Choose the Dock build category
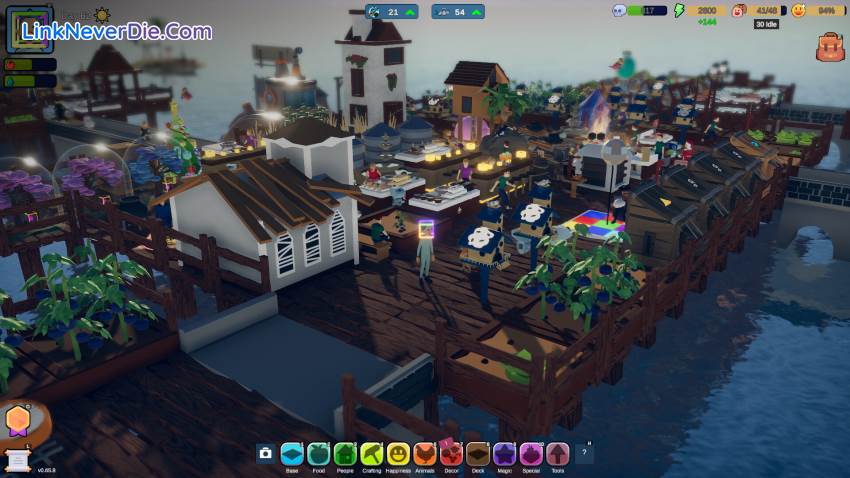The height and width of the screenshot is (478, 850). point(478,454)
